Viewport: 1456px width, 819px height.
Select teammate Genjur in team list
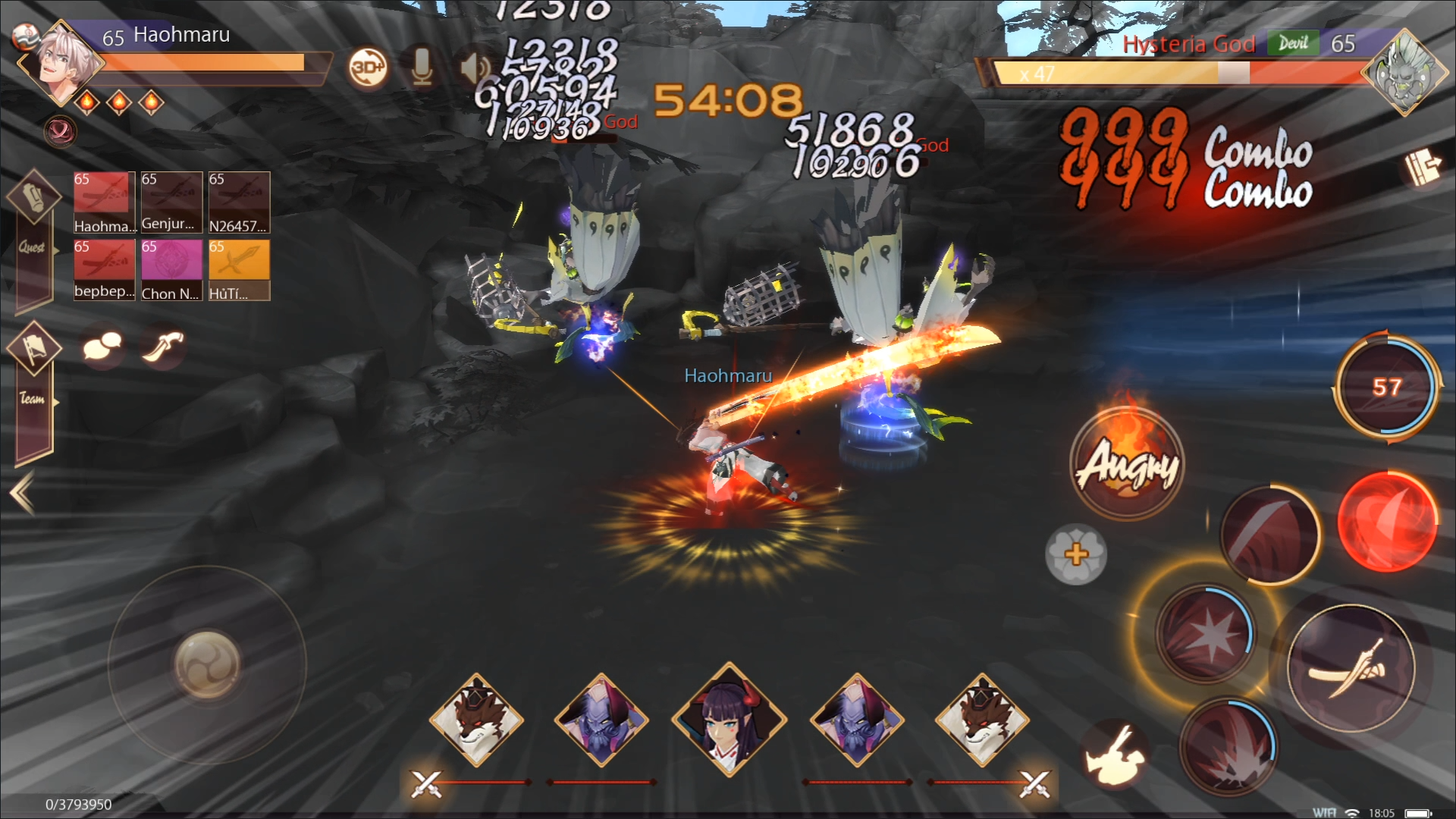(171, 202)
